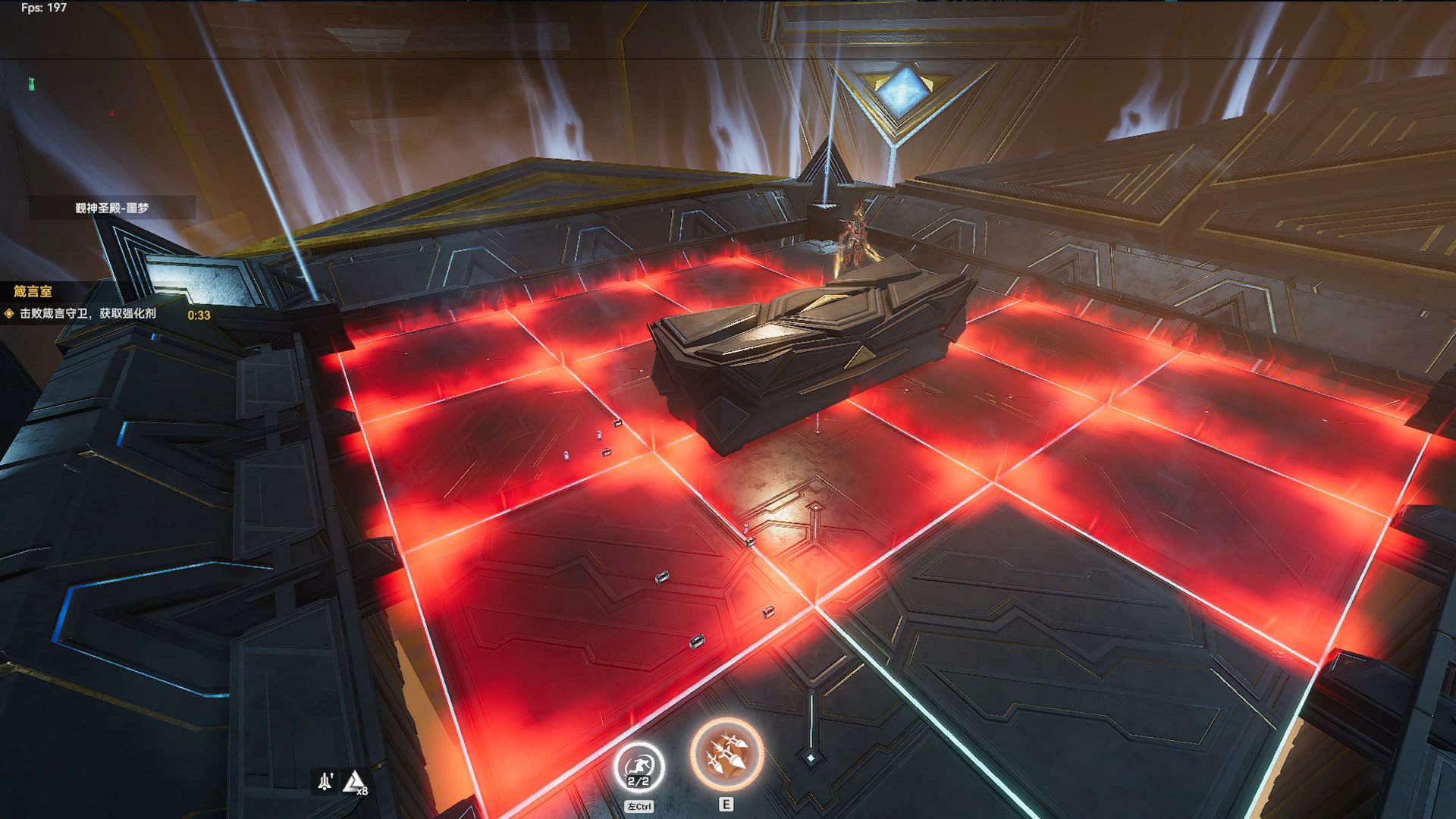Image resolution: width=1456 pixels, height=819 pixels.
Task: Click the Fps: 197 counter
Action: pos(42,8)
